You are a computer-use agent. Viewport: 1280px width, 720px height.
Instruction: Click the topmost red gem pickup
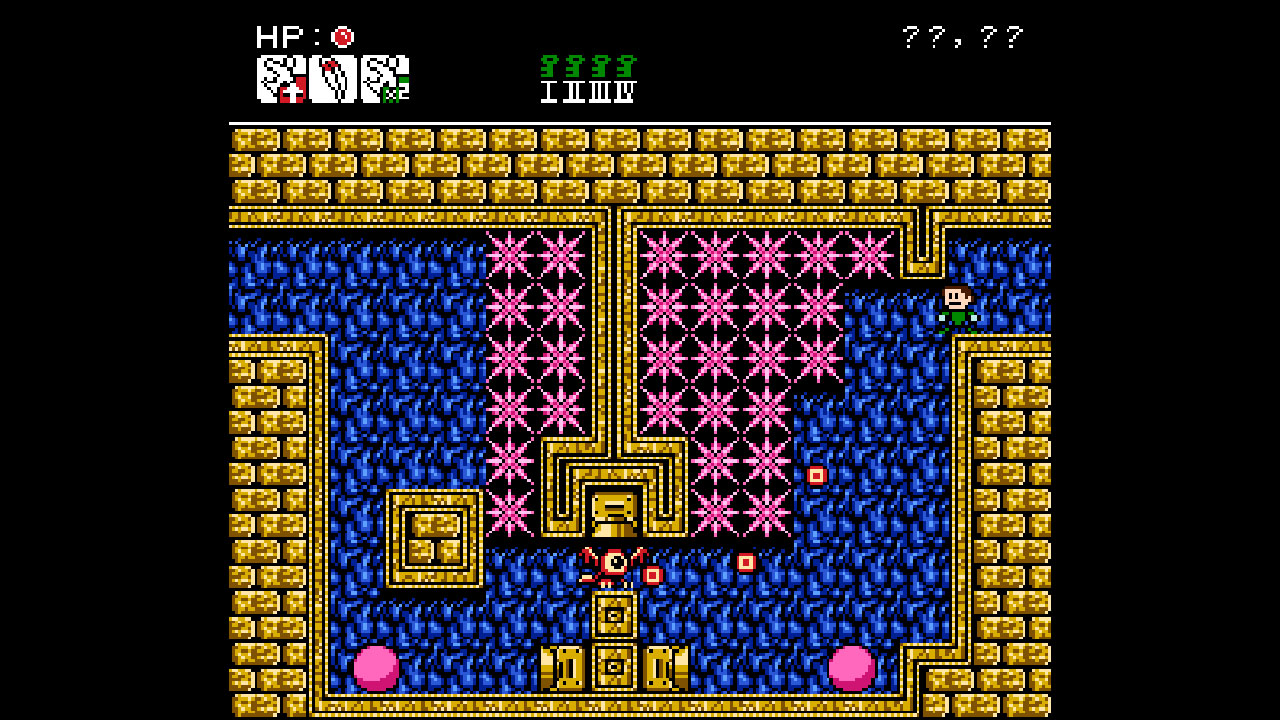click(x=815, y=476)
